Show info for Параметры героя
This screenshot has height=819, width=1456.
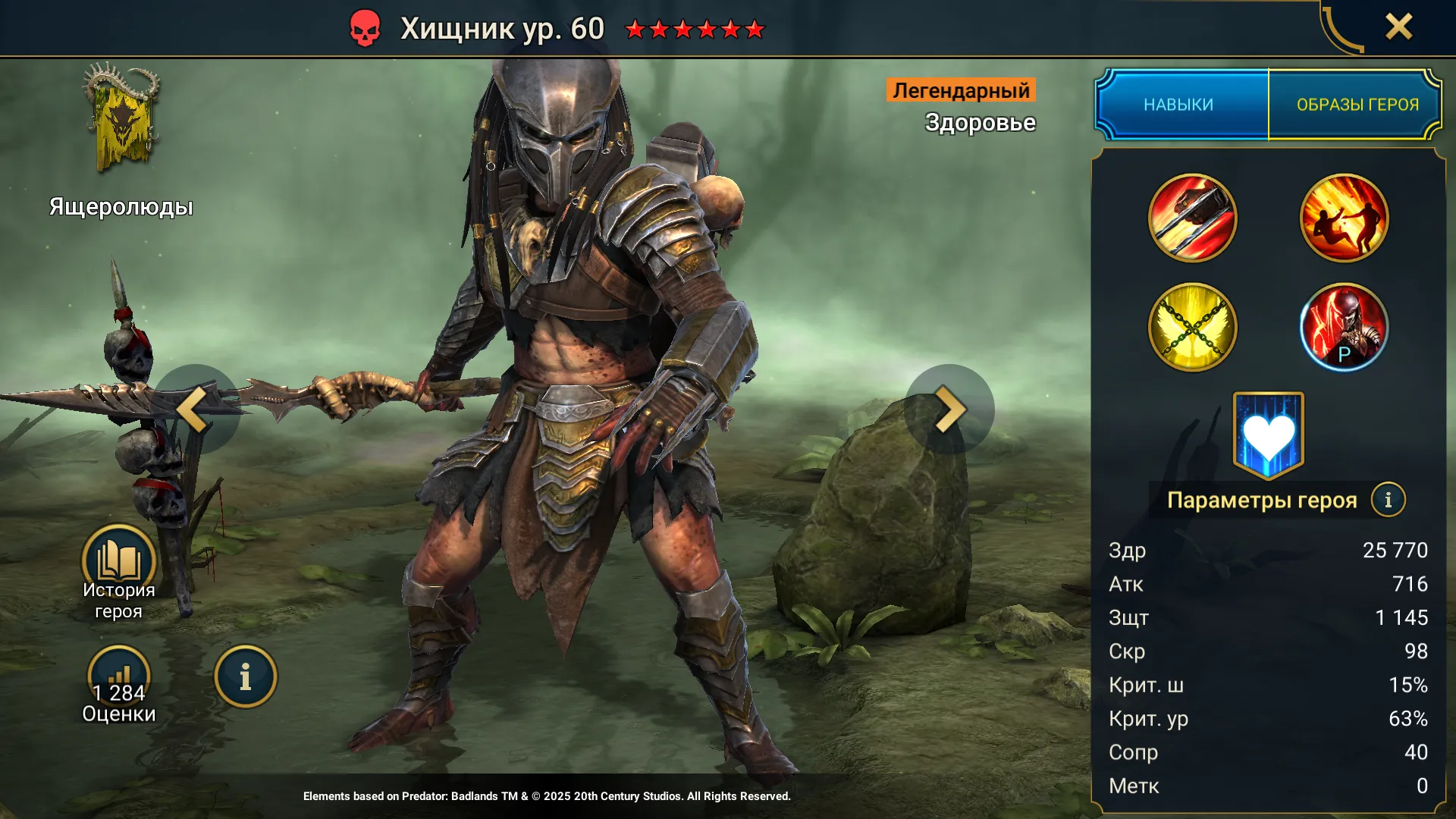point(1388,500)
